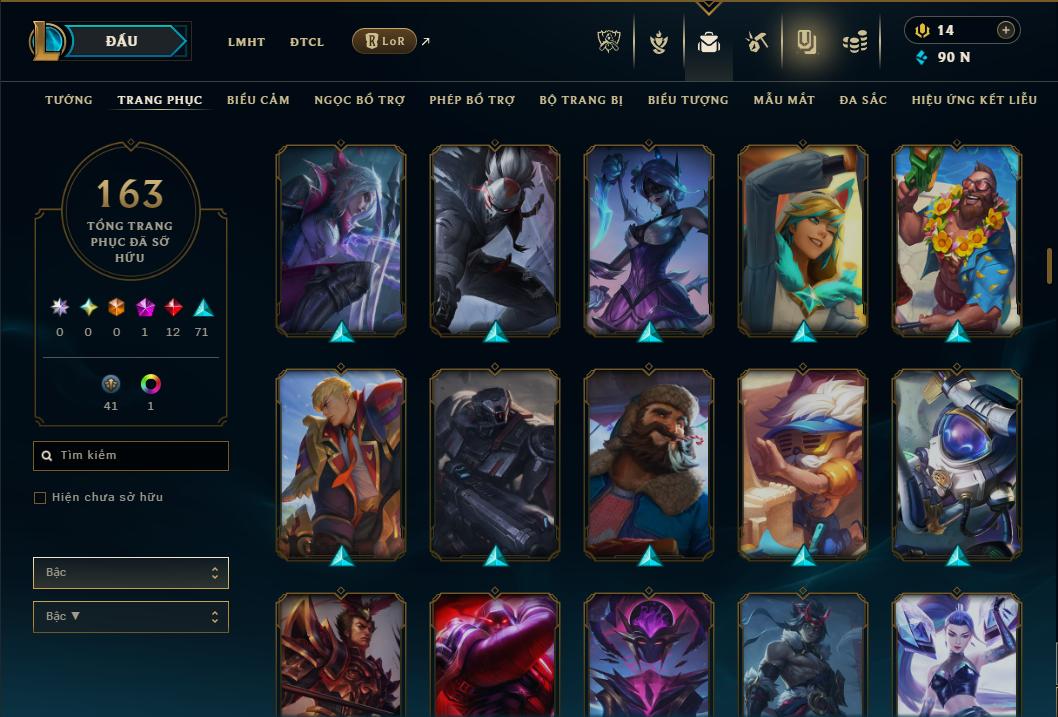Open the coin stack store icon

pos(854,42)
